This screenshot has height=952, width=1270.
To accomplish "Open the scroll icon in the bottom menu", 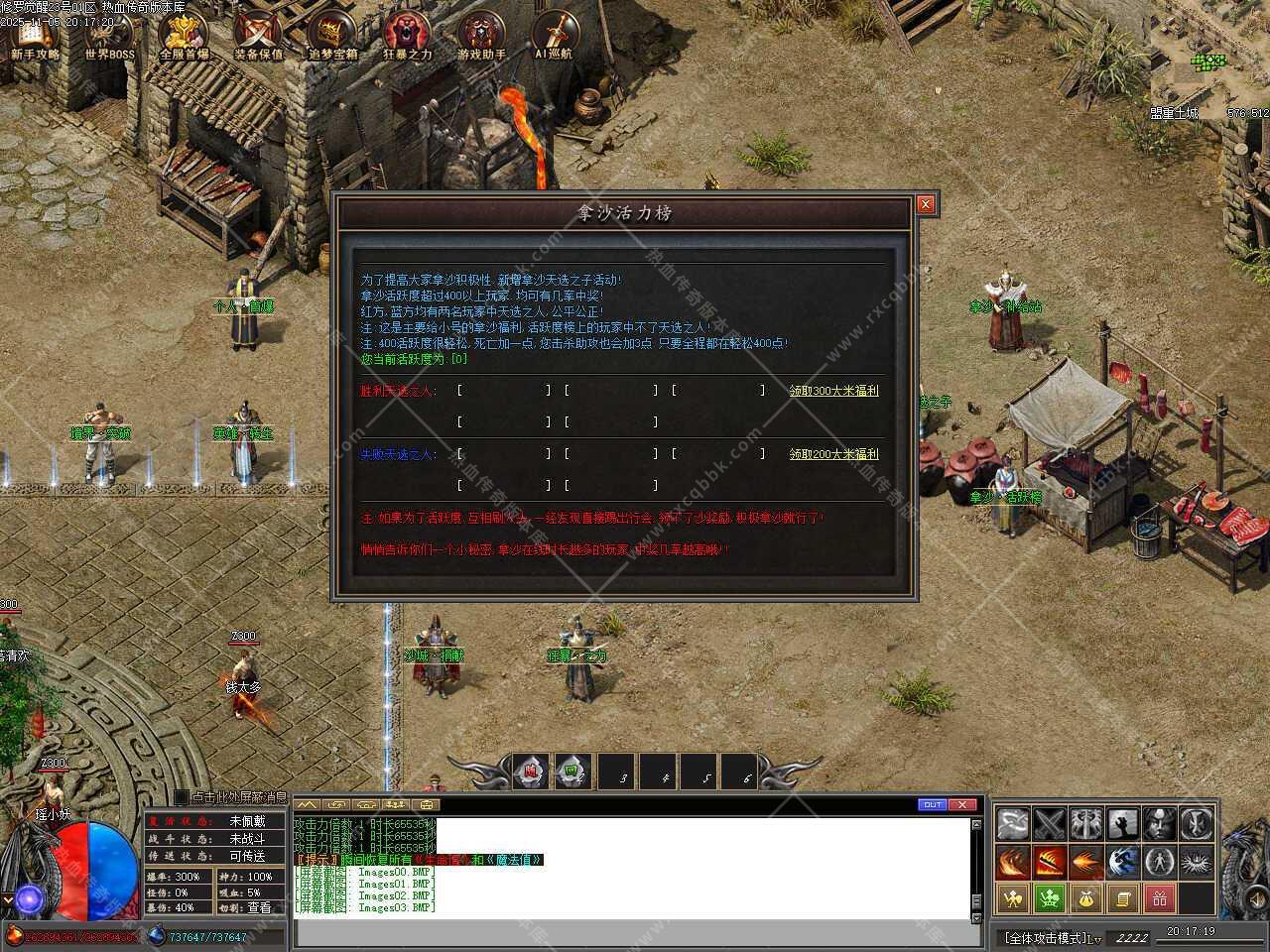I will (x=1122, y=898).
